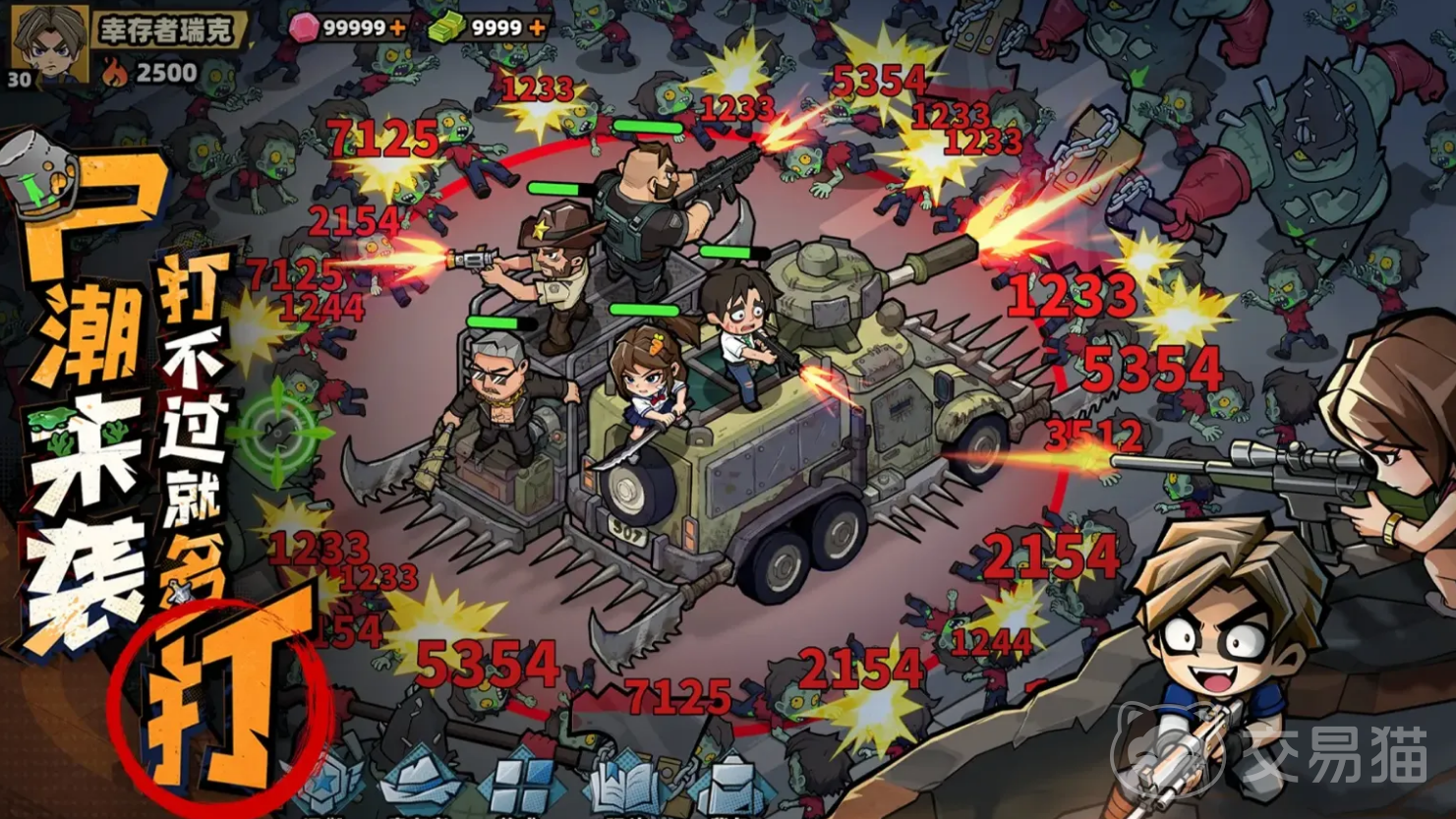This screenshot has width=1456, height=819.
Task: Add more green cash with plus button
Action: coord(537,28)
